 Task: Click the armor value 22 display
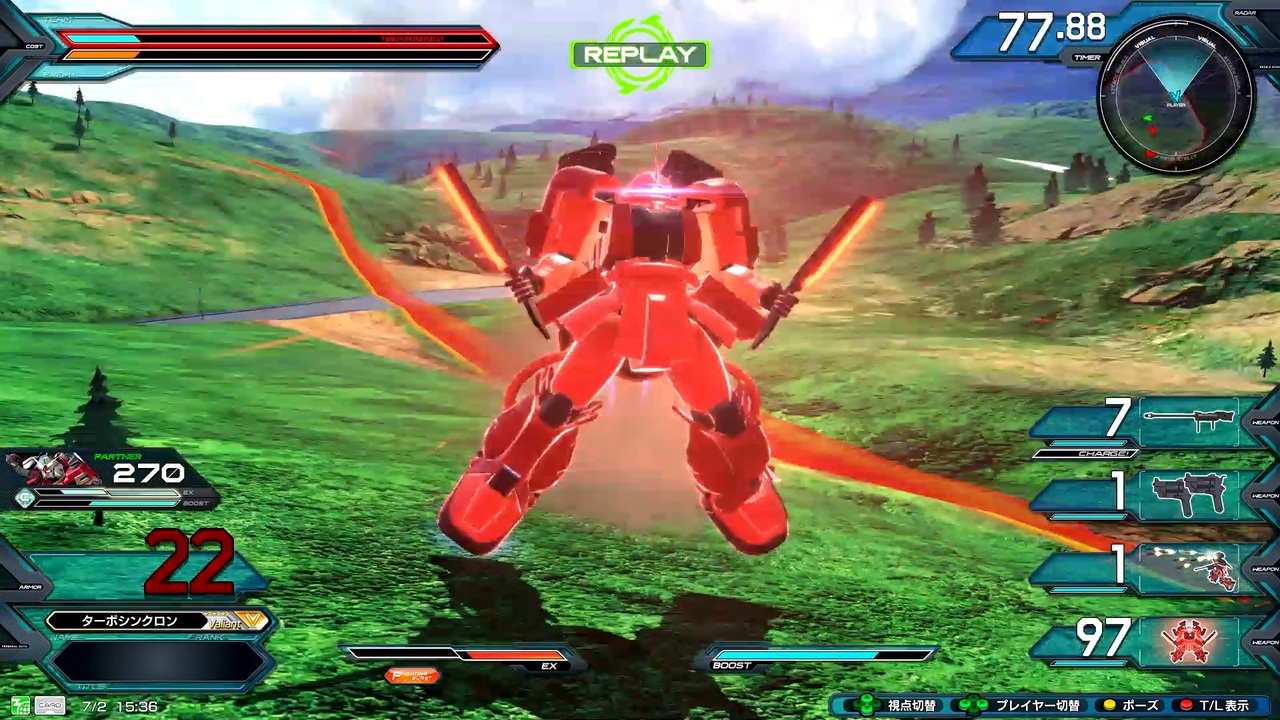click(x=190, y=560)
